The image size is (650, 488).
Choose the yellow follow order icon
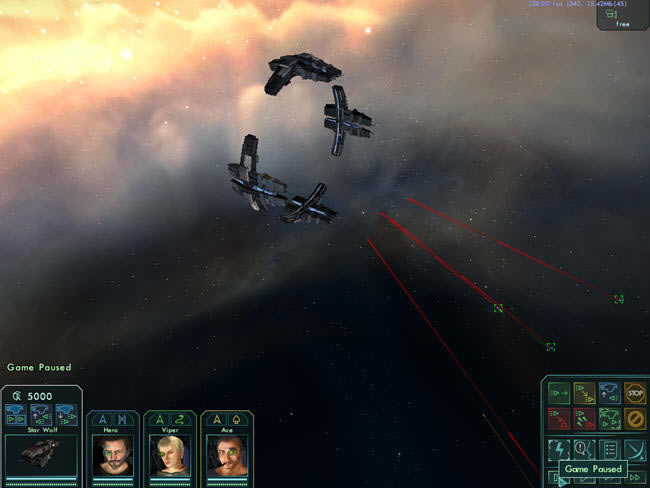[584, 393]
